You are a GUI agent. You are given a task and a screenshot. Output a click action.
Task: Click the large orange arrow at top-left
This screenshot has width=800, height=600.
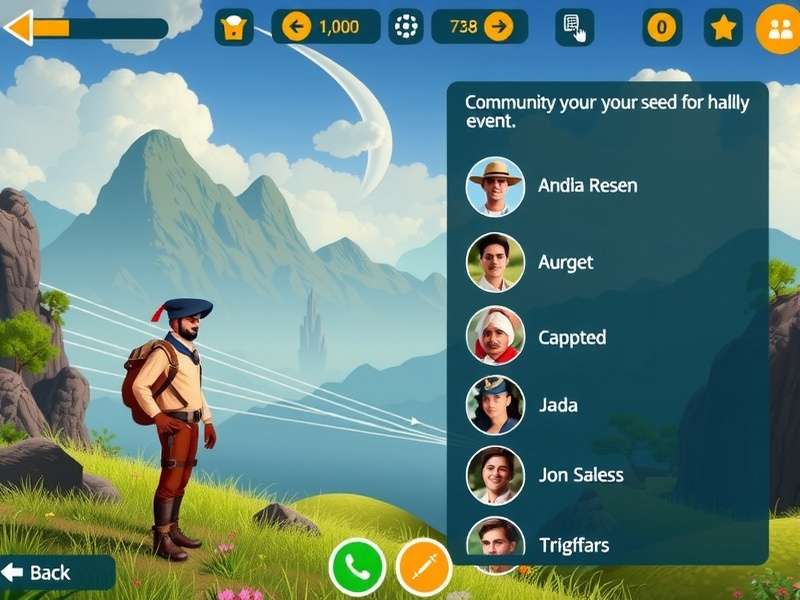tap(20, 27)
